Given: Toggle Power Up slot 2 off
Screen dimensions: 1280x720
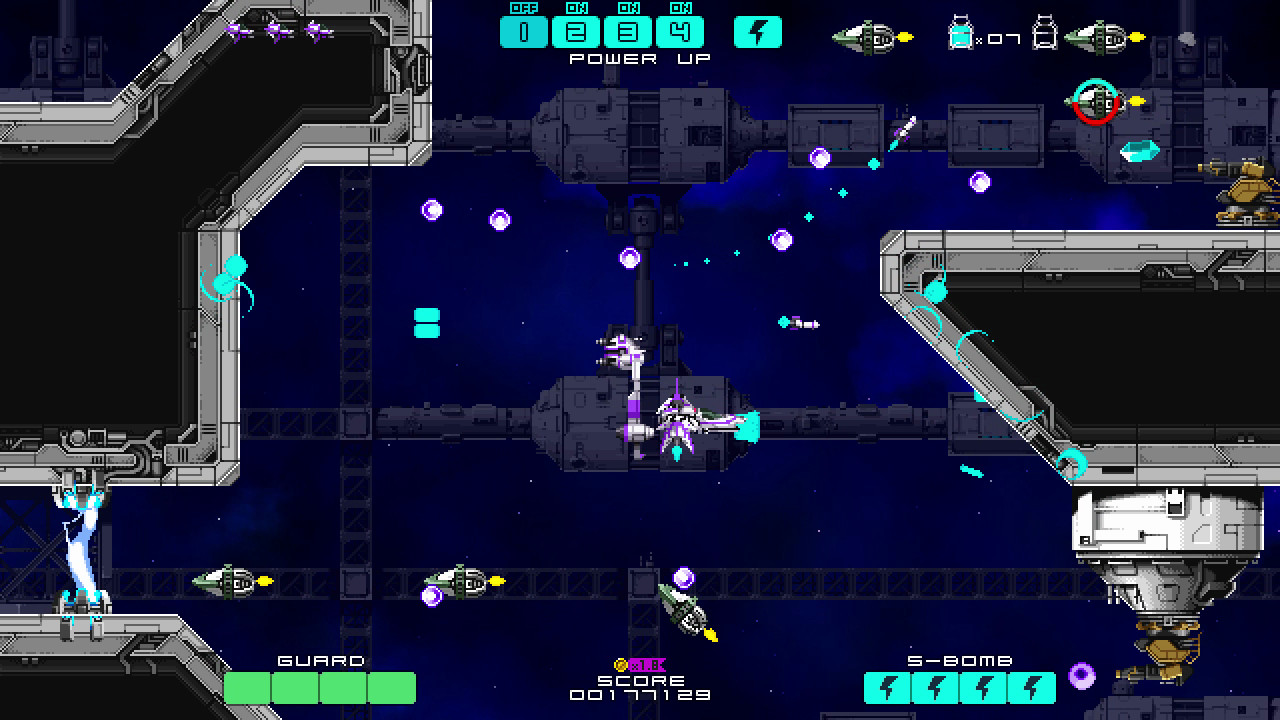Looking at the screenshot, I should tap(576, 31).
